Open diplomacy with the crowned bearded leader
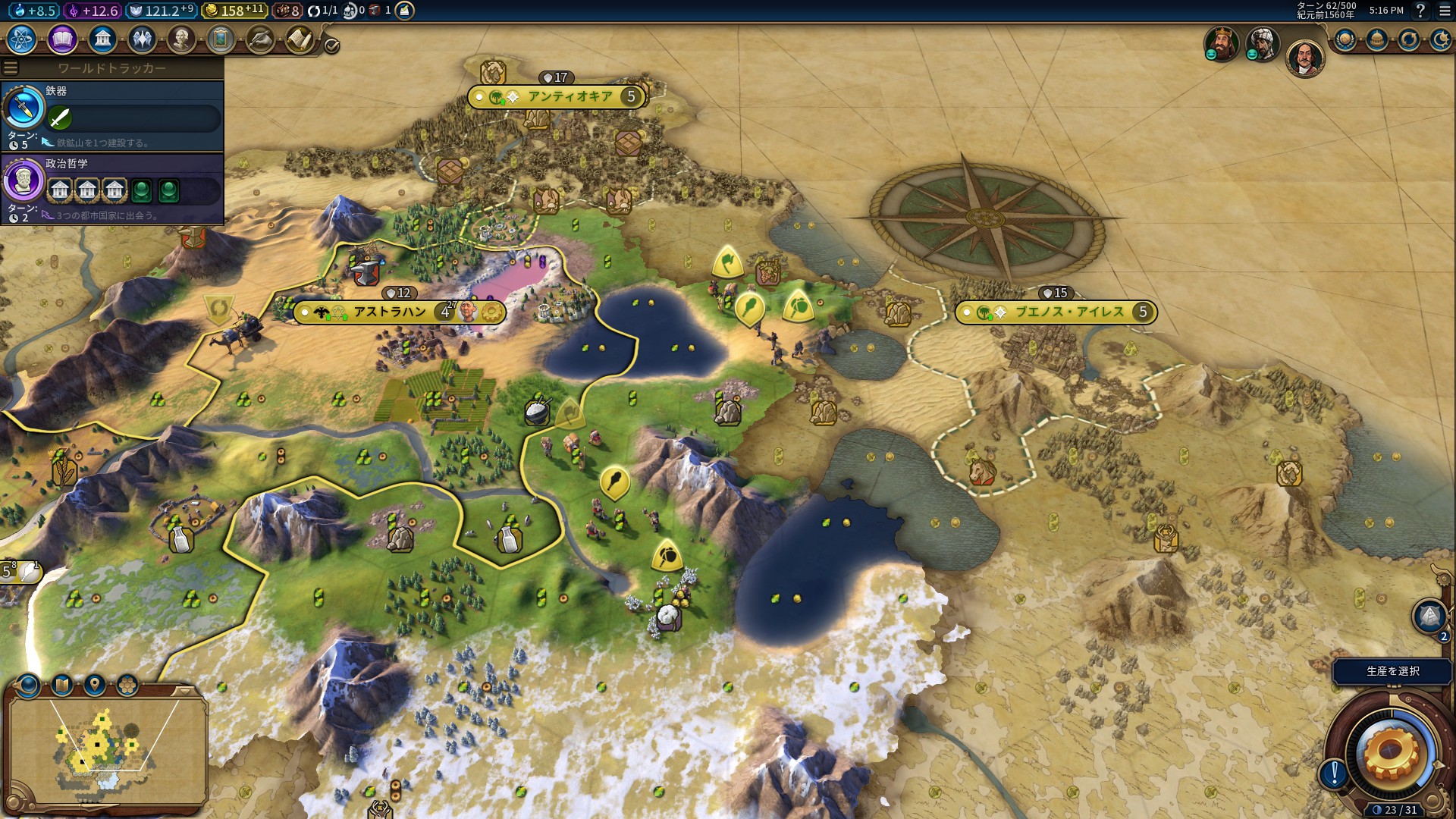This screenshot has height=819, width=1456. click(x=1221, y=43)
